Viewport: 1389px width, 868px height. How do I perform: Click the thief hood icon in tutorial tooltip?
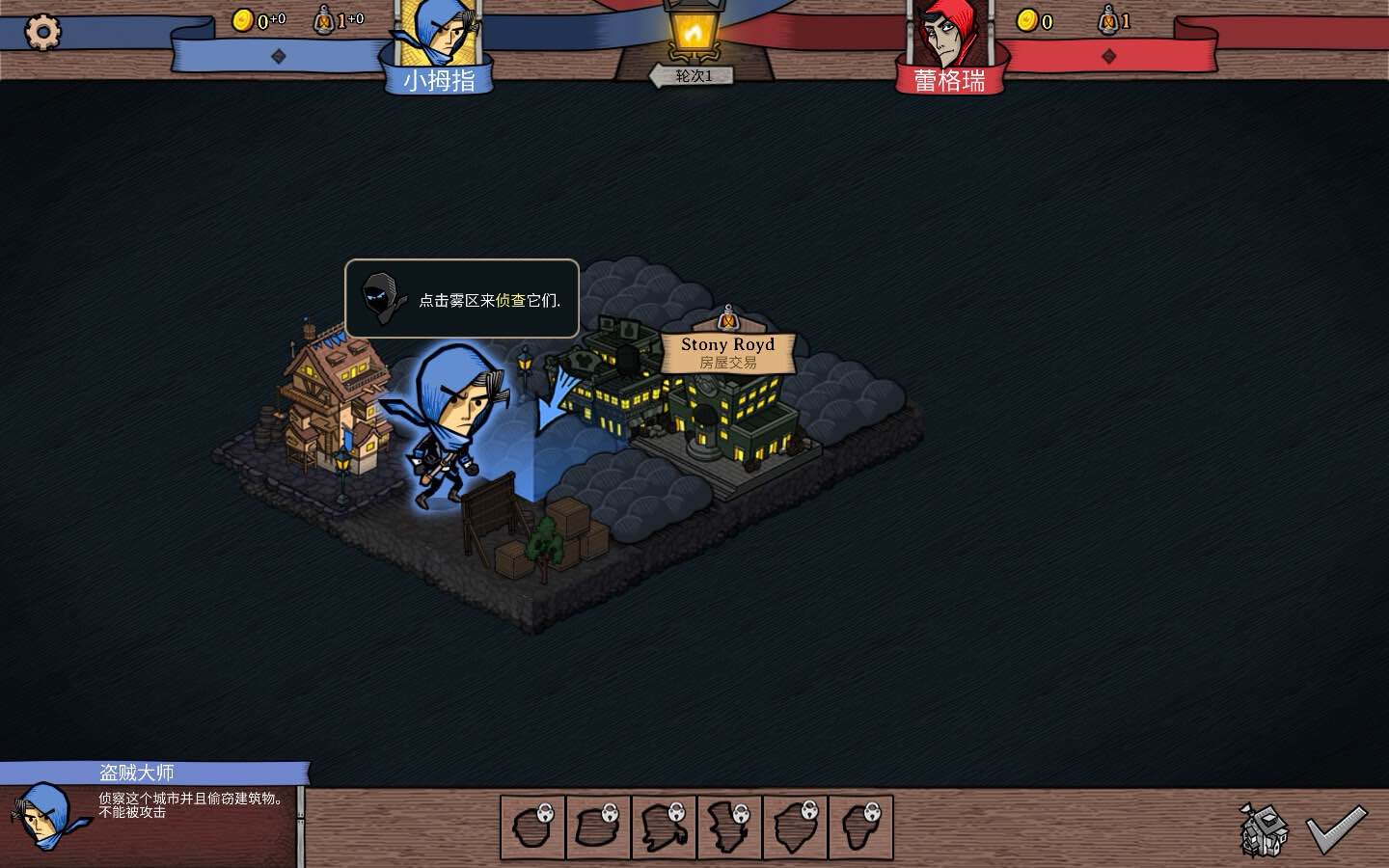pos(382,298)
